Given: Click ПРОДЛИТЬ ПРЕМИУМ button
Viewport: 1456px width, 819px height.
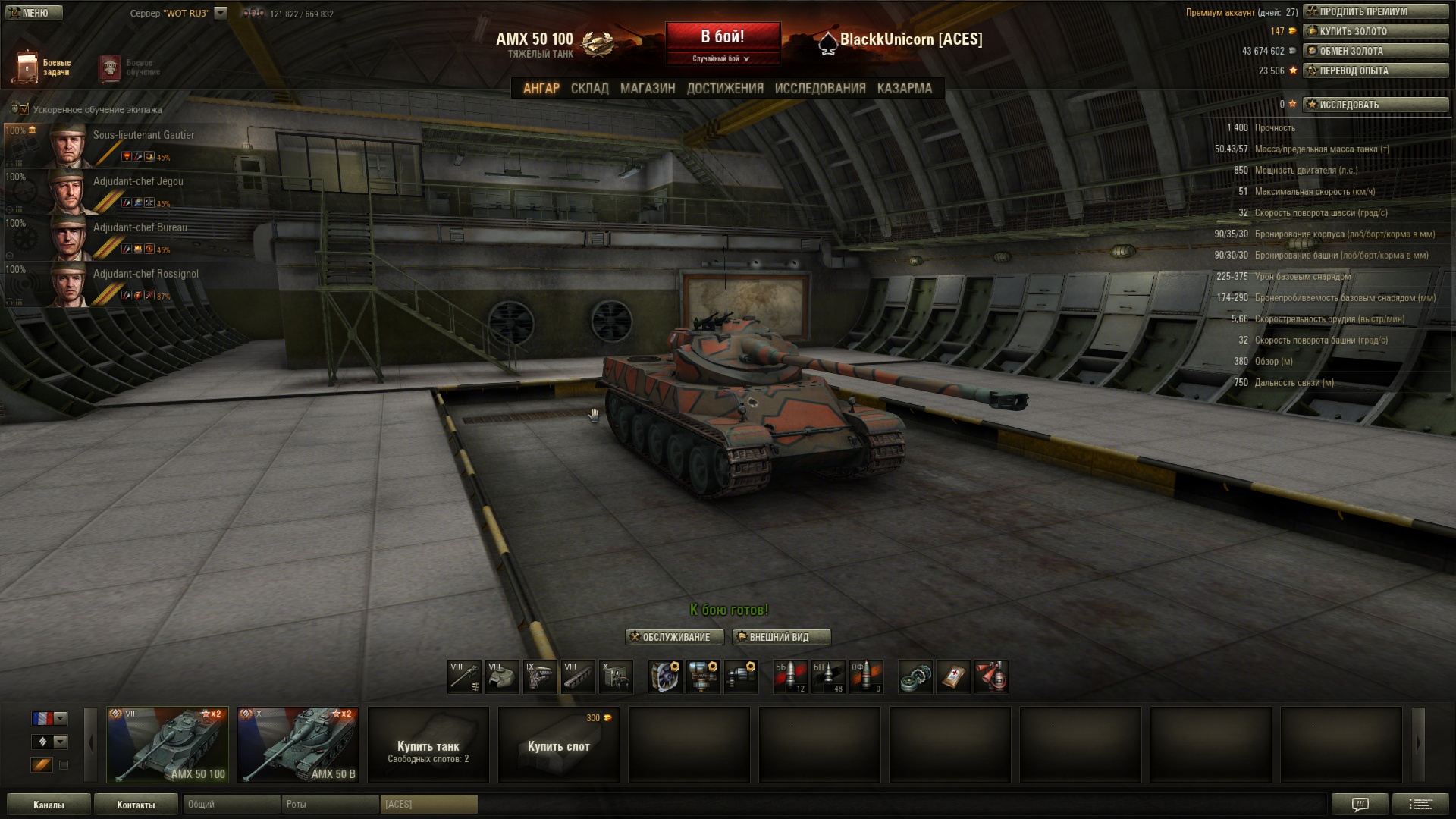Looking at the screenshot, I should [1375, 11].
